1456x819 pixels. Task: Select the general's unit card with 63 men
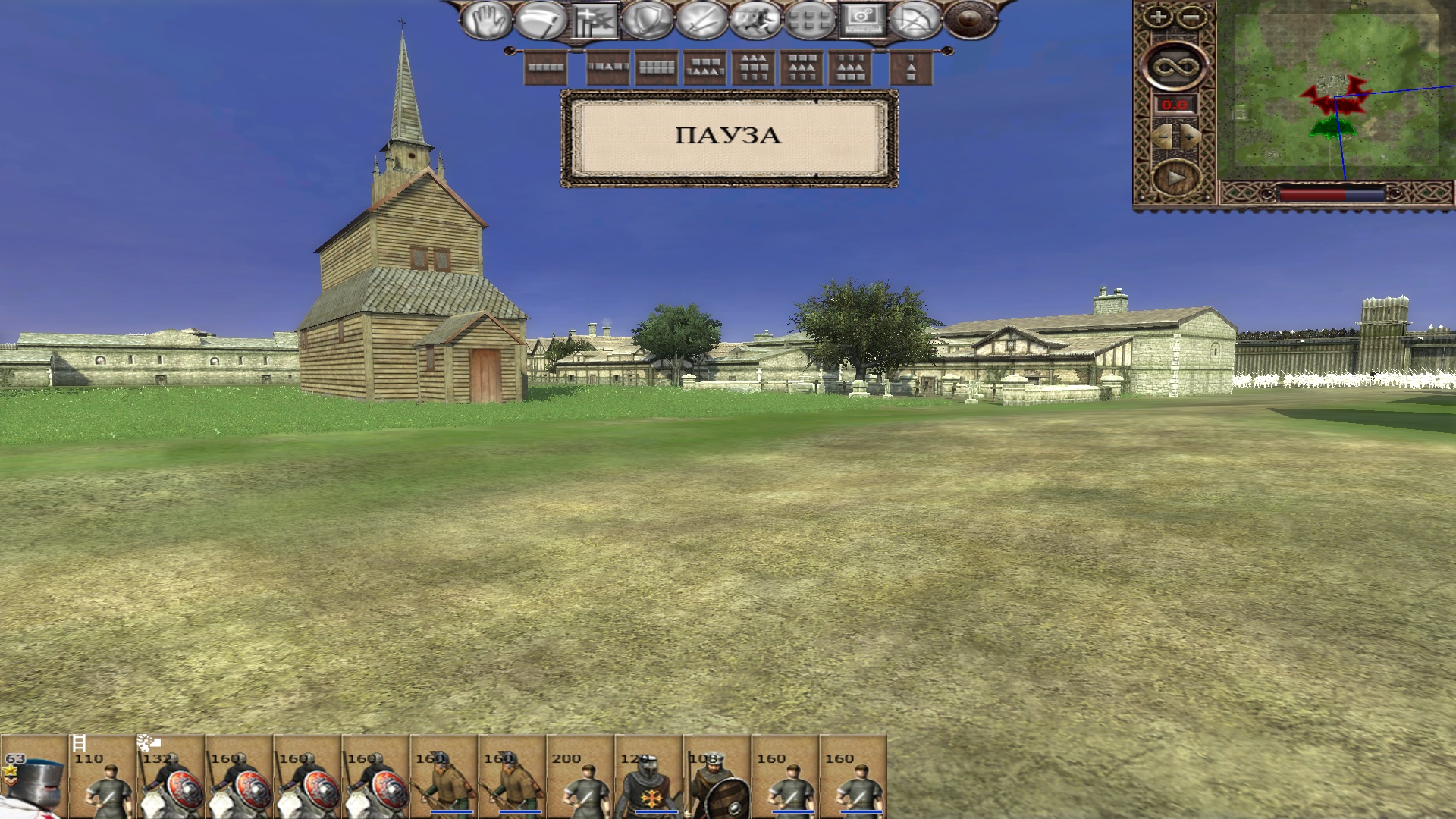(x=33, y=777)
